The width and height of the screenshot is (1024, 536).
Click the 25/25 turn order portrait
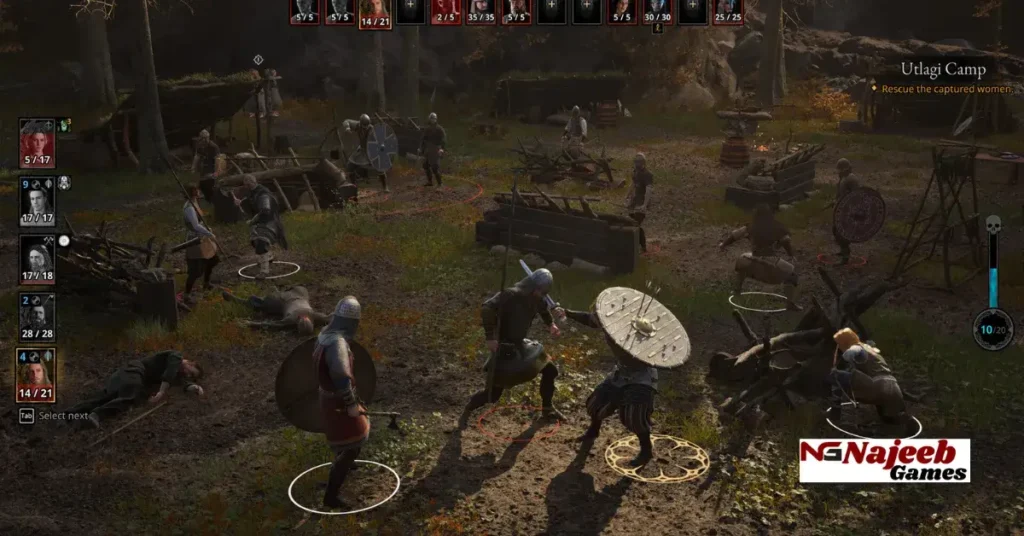[727, 11]
